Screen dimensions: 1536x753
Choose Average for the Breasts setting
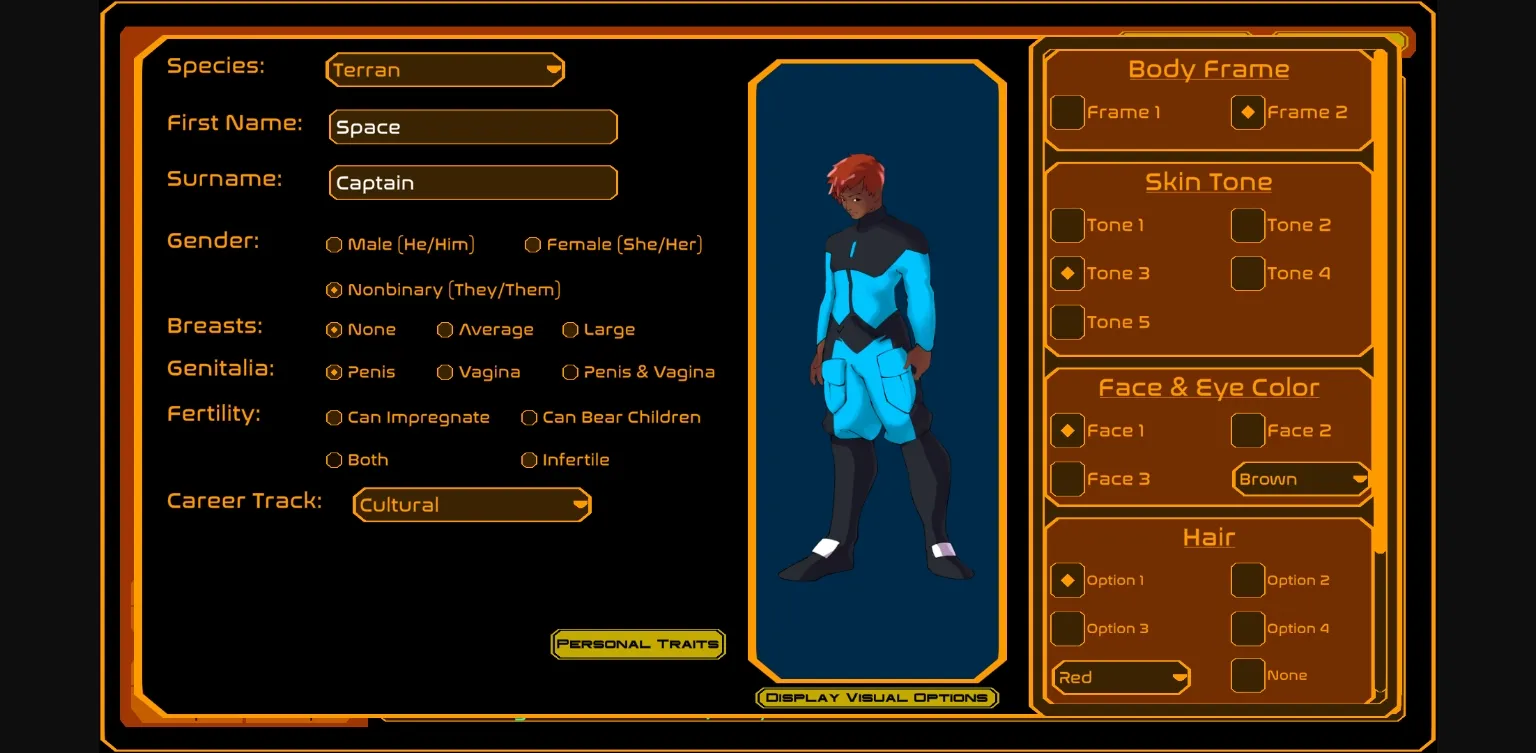point(444,330)
